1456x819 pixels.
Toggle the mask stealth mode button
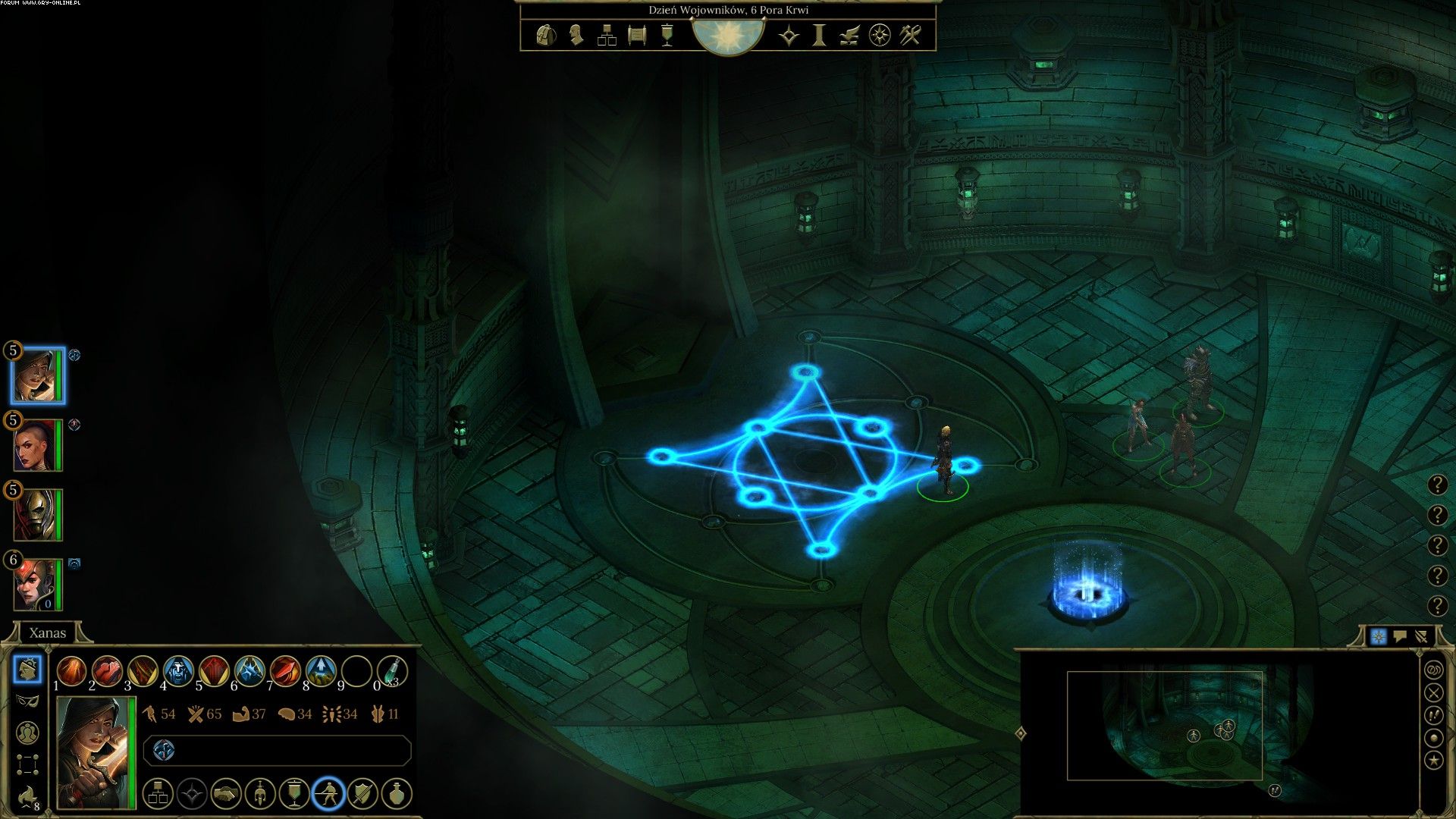pyautogui.click(x=28, y=701)
